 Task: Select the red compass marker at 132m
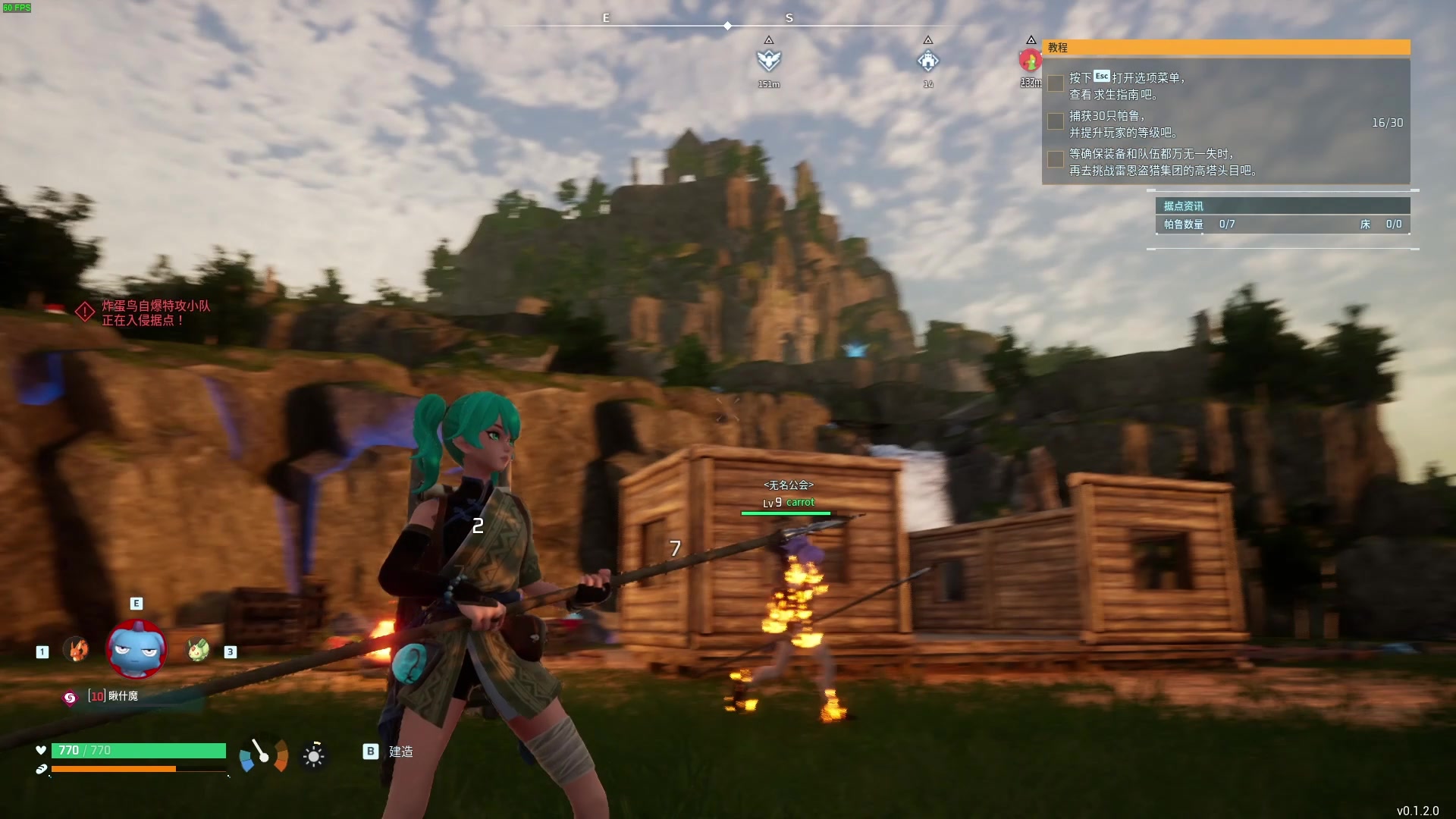coord(1030,60)
